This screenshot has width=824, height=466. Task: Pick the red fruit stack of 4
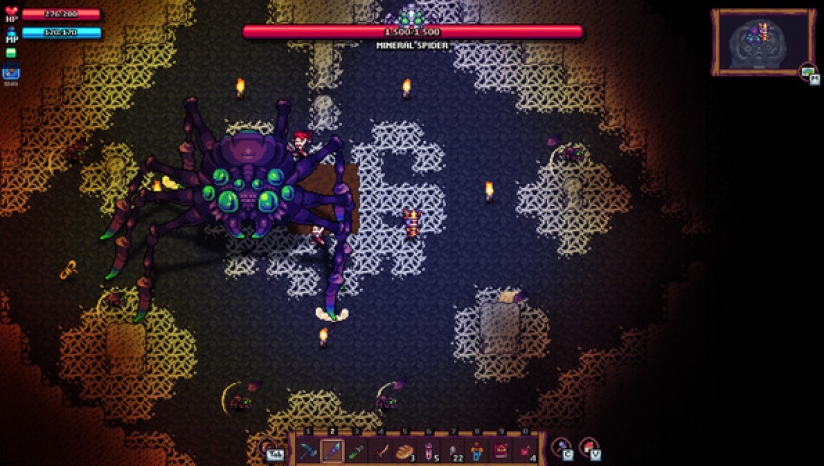pos(524,451)
